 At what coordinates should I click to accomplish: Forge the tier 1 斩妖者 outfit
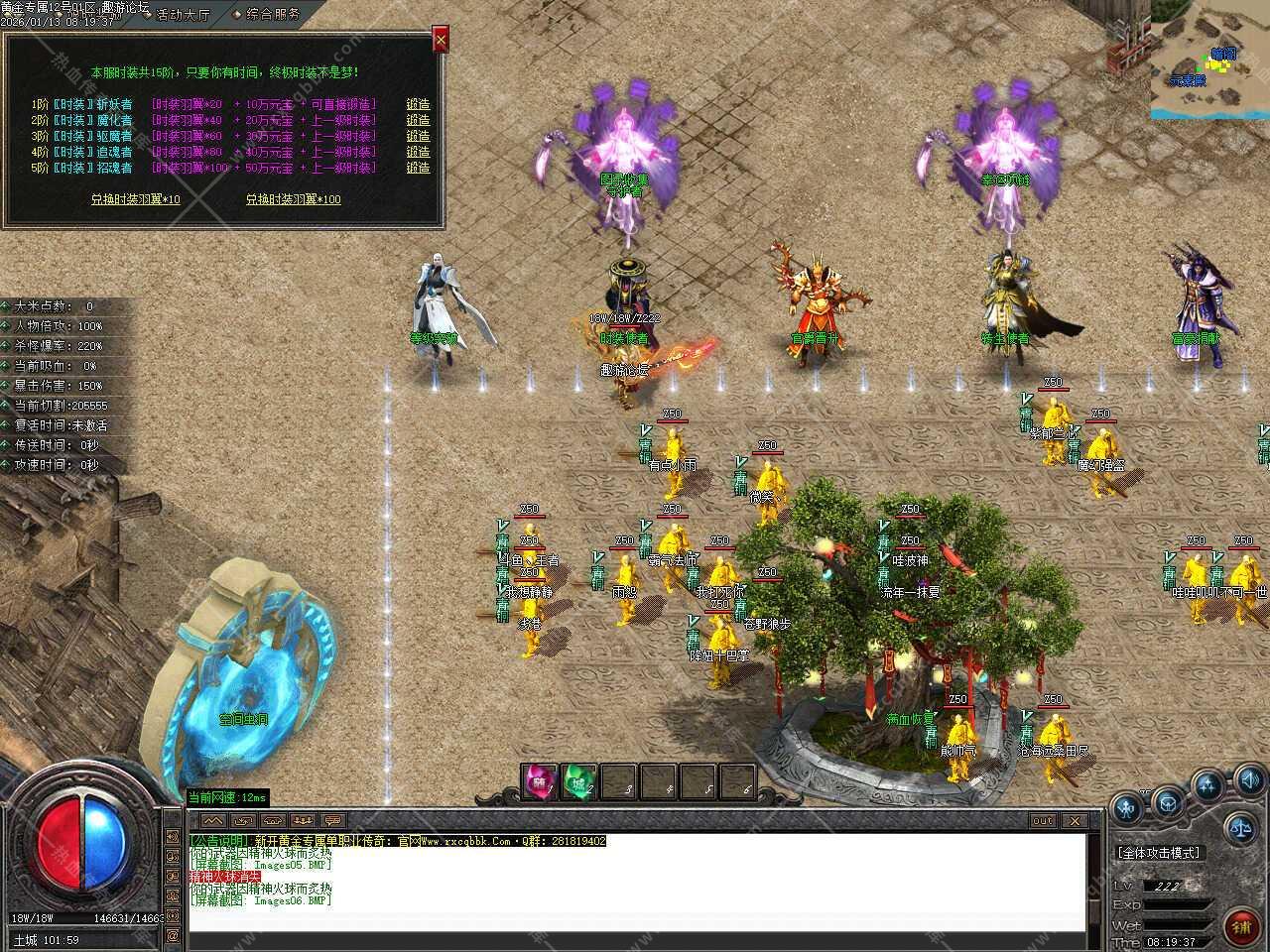click(x=418, y=104)
